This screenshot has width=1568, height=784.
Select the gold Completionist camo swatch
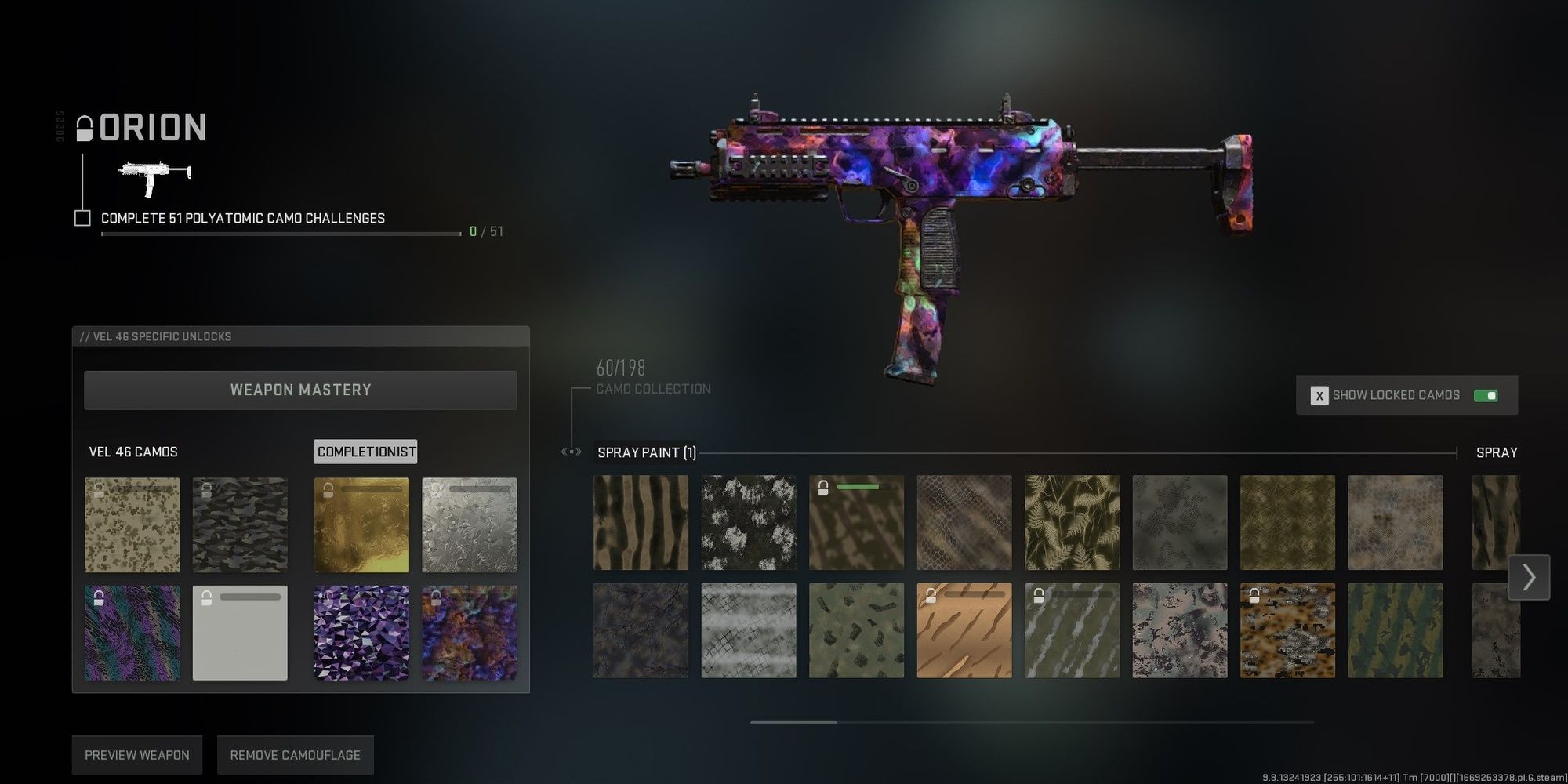tap(361, 524)
